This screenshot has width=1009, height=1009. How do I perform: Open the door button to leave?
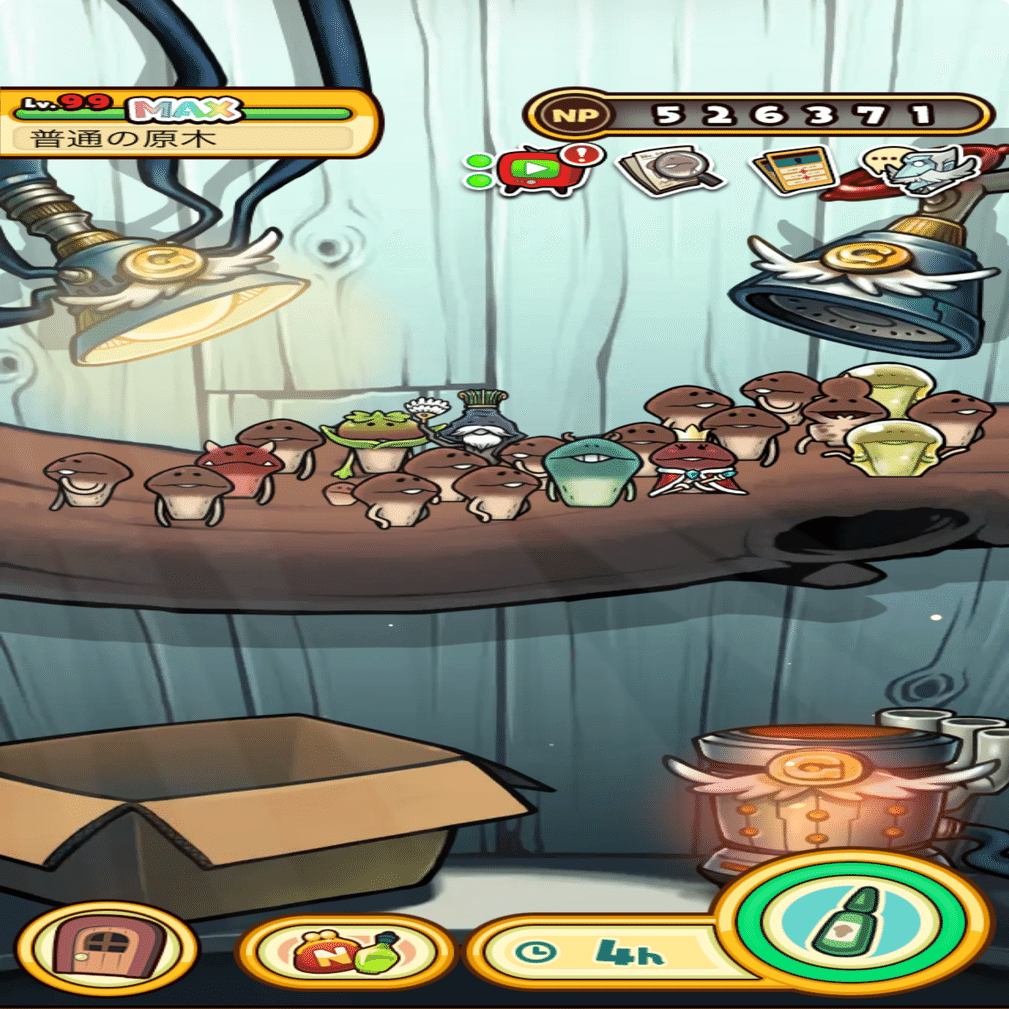coord(107,949)
